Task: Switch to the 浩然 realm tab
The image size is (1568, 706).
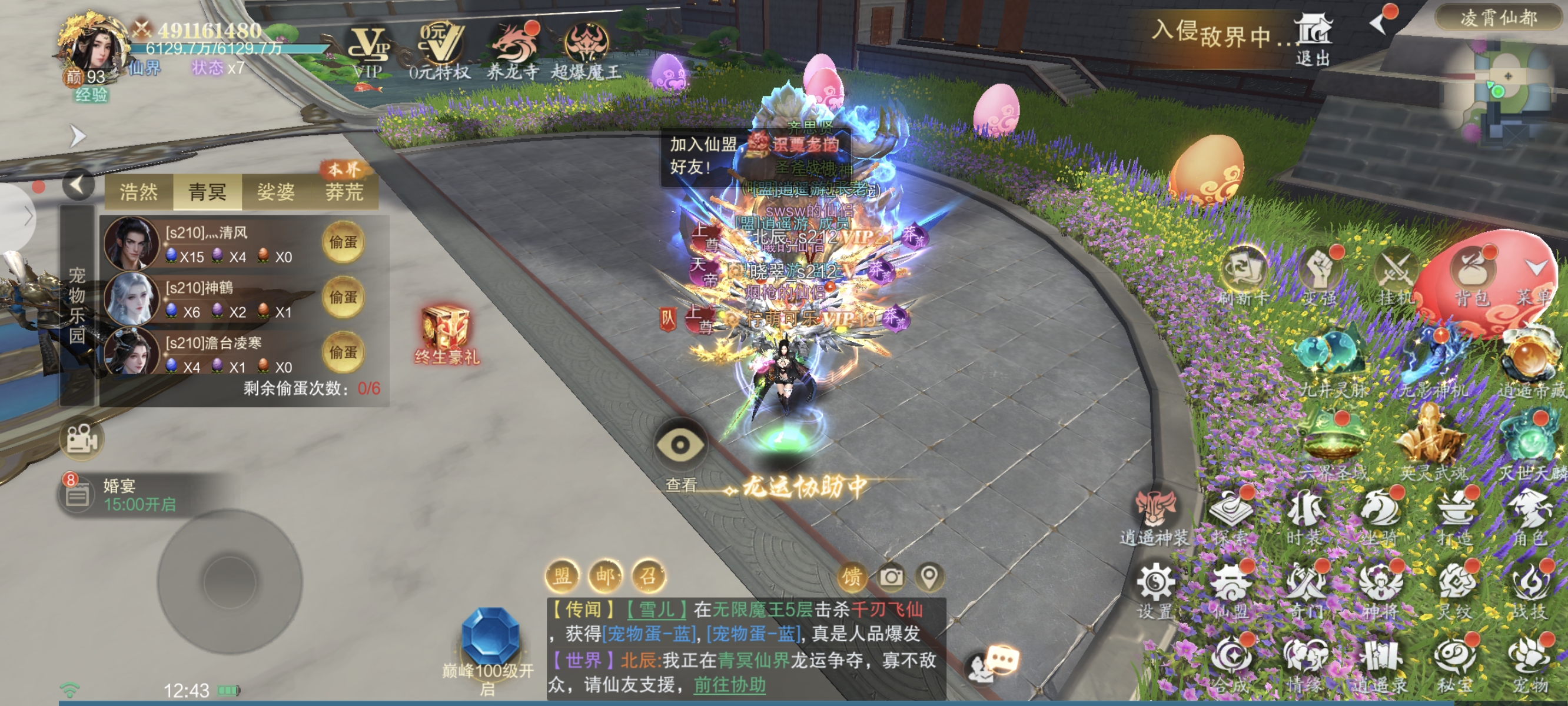Action: pyautogui.click(x=139, y=192)
